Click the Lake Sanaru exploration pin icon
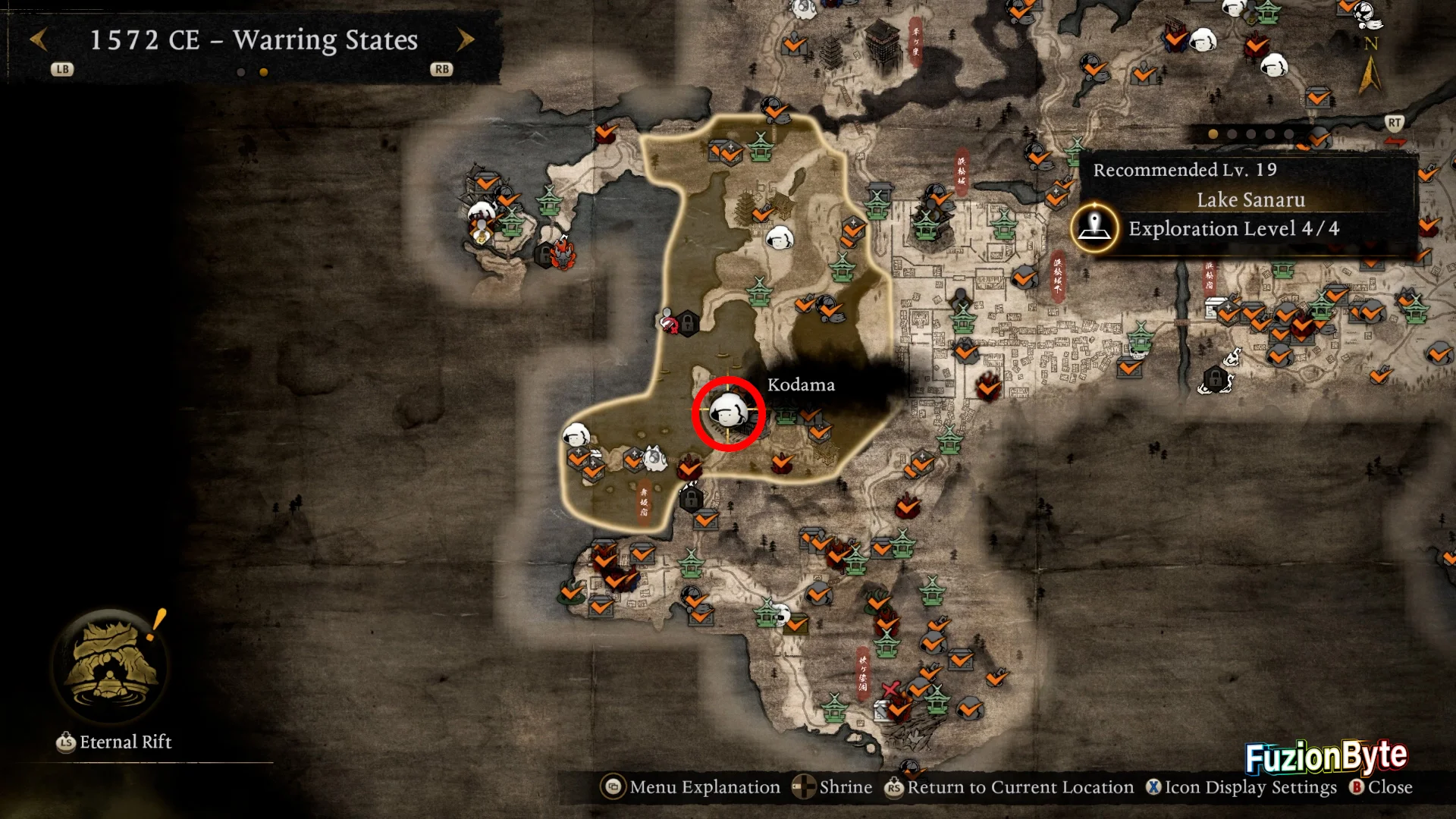This screenshot has height=819, width=1456. (x=1094, y=227)
